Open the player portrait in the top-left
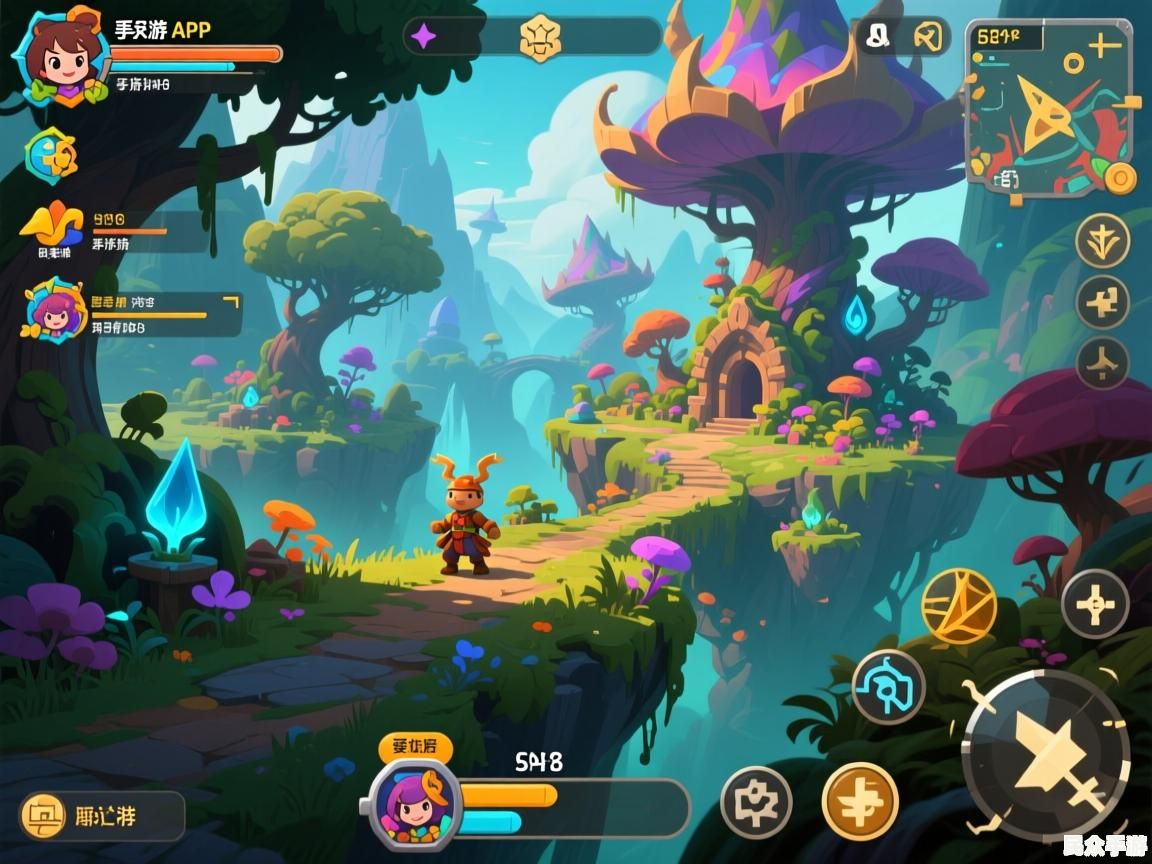 click(x=57, y=55)
